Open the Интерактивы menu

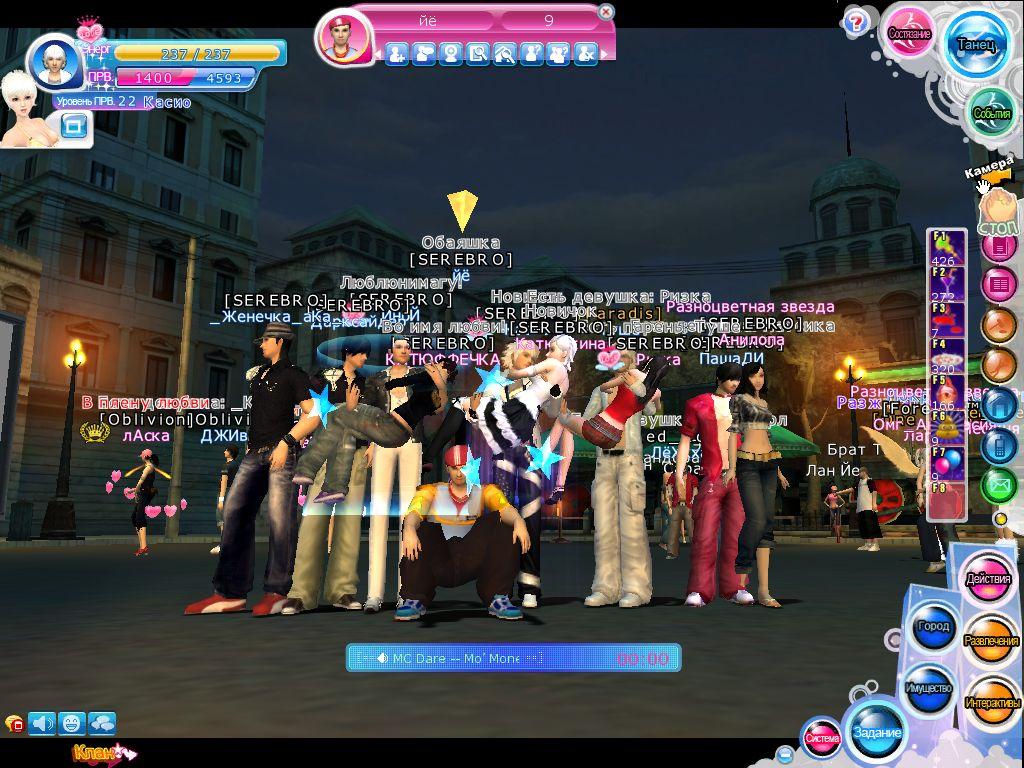point(992,702)
